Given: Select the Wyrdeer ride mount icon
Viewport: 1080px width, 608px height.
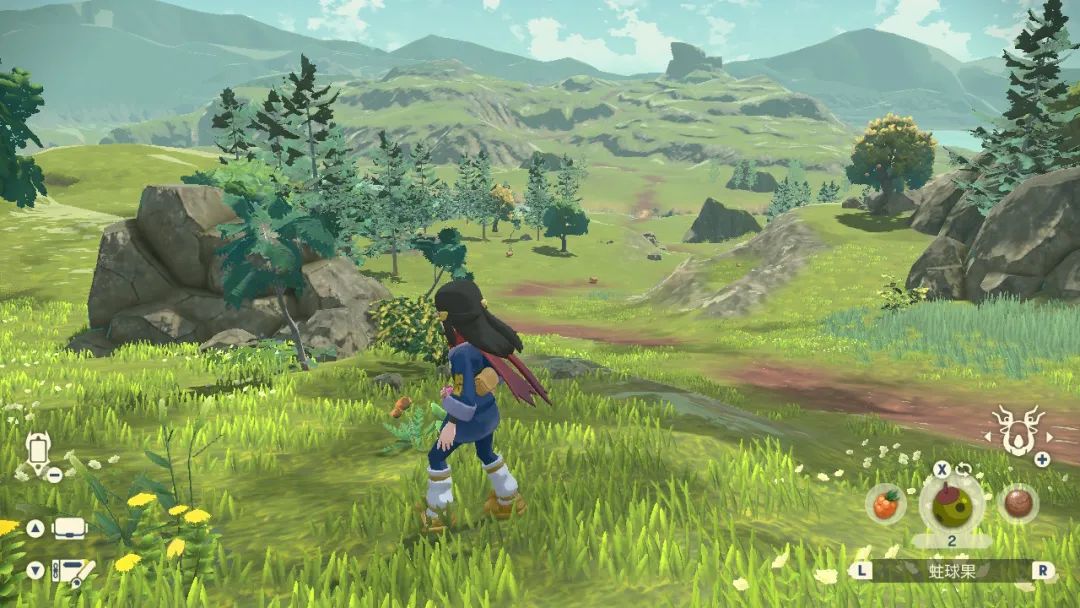Looking at the screenshot, I should [1016, 431].
